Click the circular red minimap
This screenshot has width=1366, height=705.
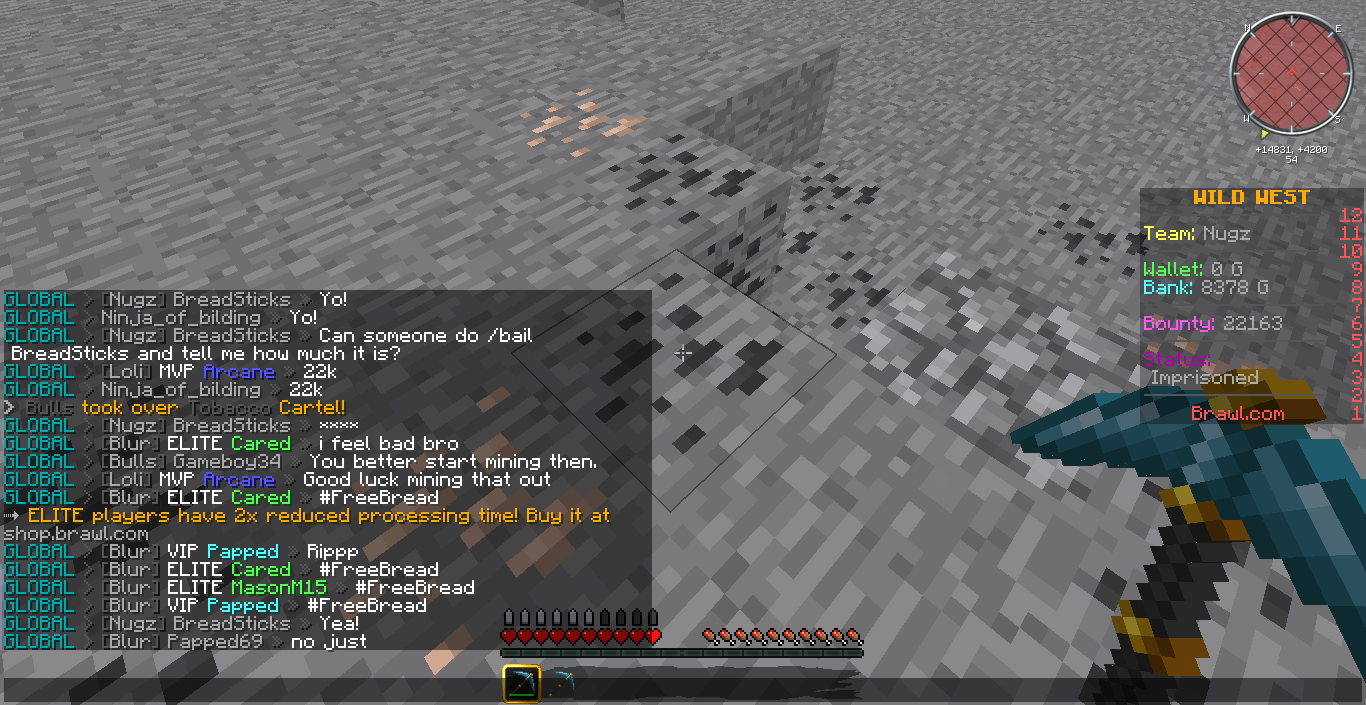1290,73
